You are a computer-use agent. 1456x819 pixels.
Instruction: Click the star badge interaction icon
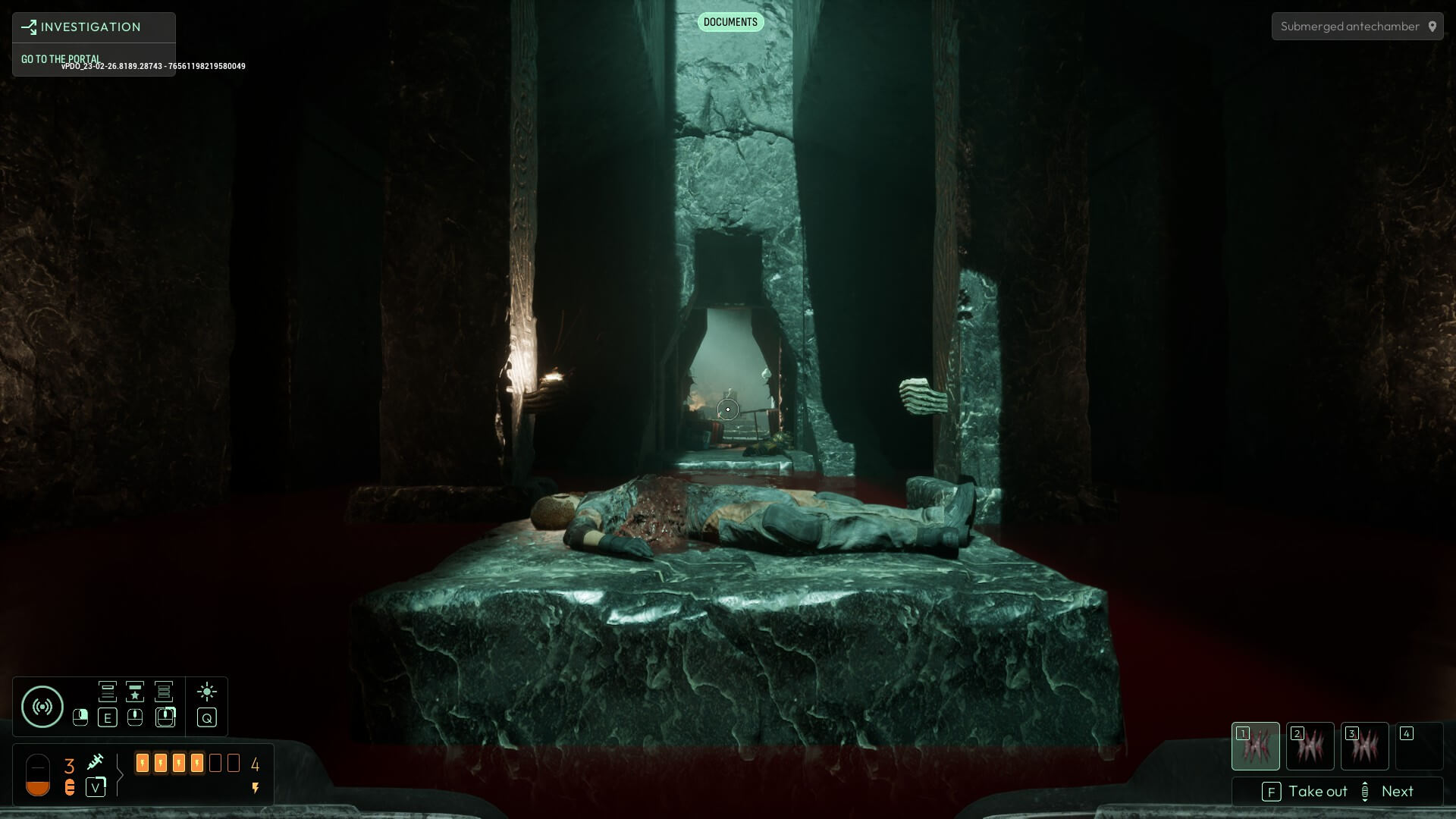pyautogui.click(x=135, y=692)
